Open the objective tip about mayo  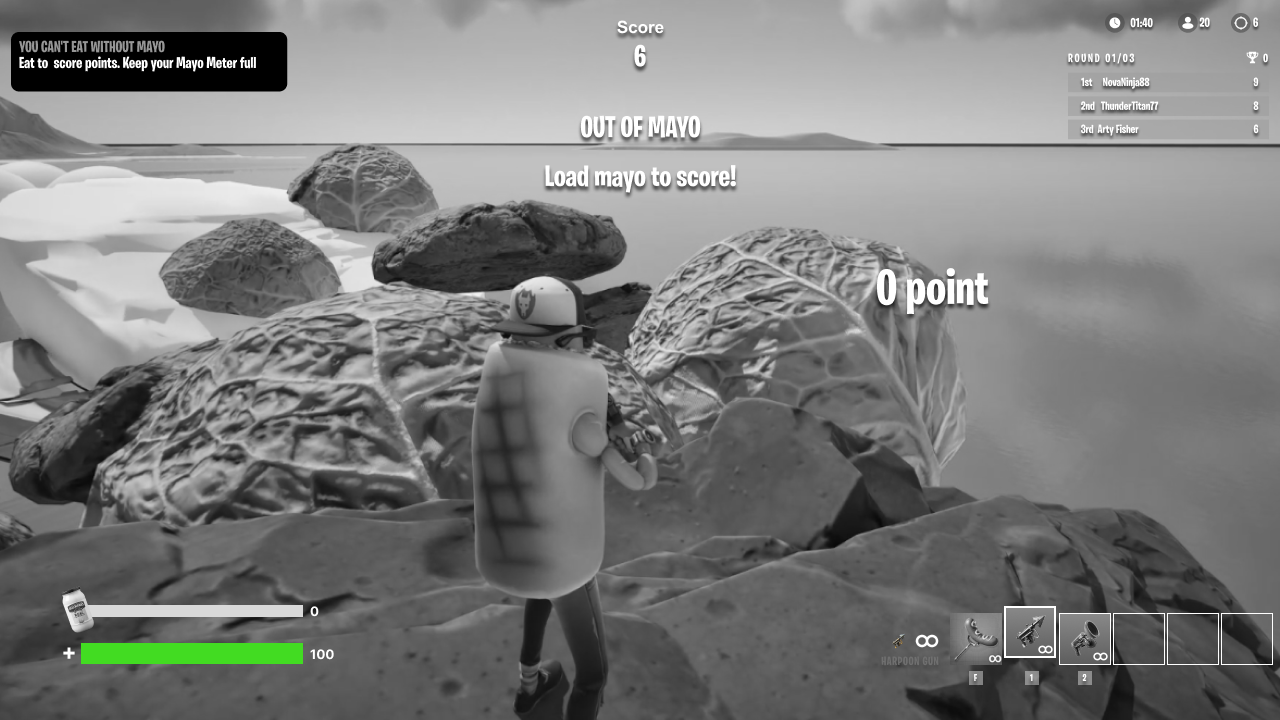coord(149,62)
